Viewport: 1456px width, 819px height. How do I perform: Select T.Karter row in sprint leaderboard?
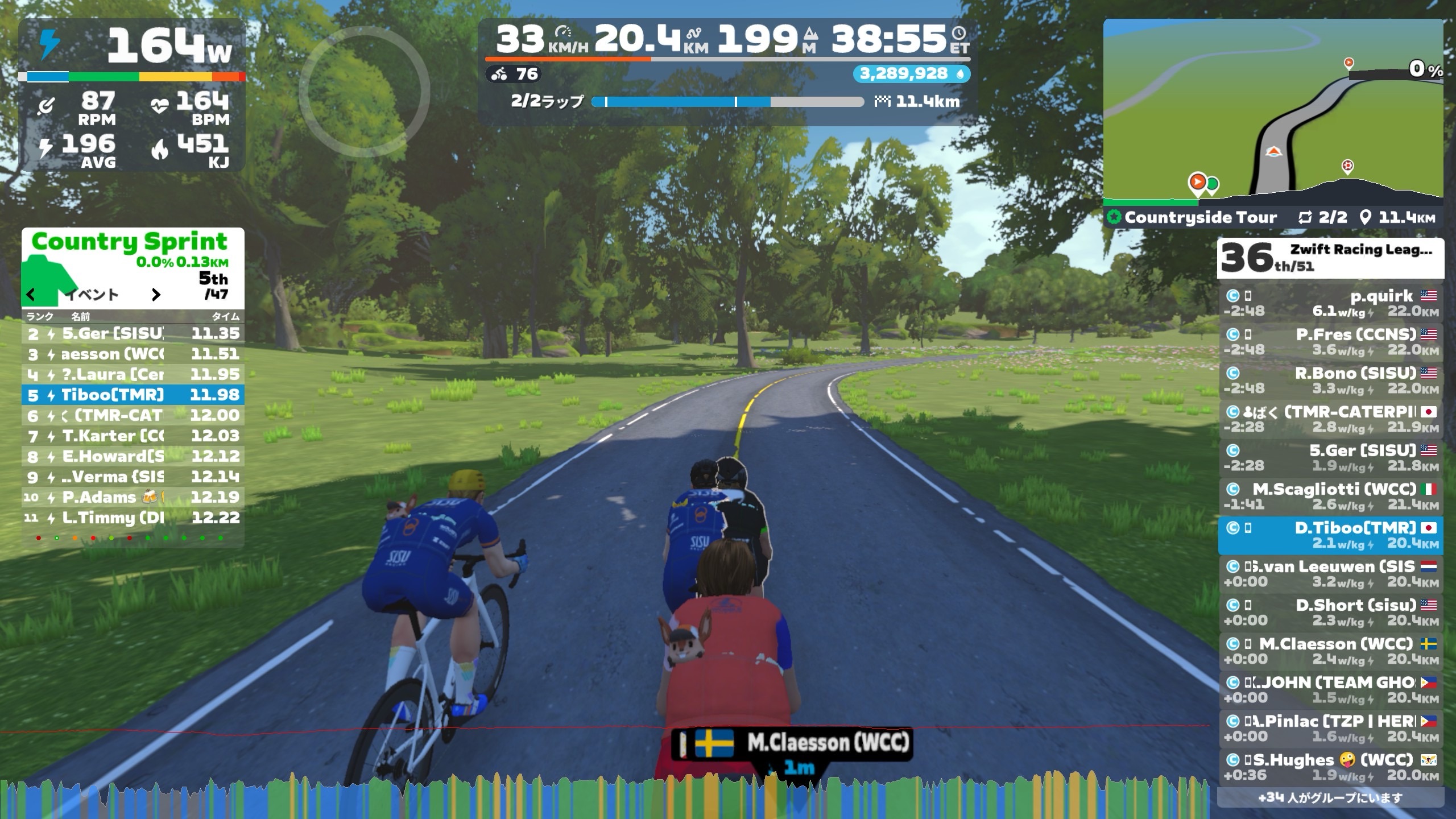(133, 436)
